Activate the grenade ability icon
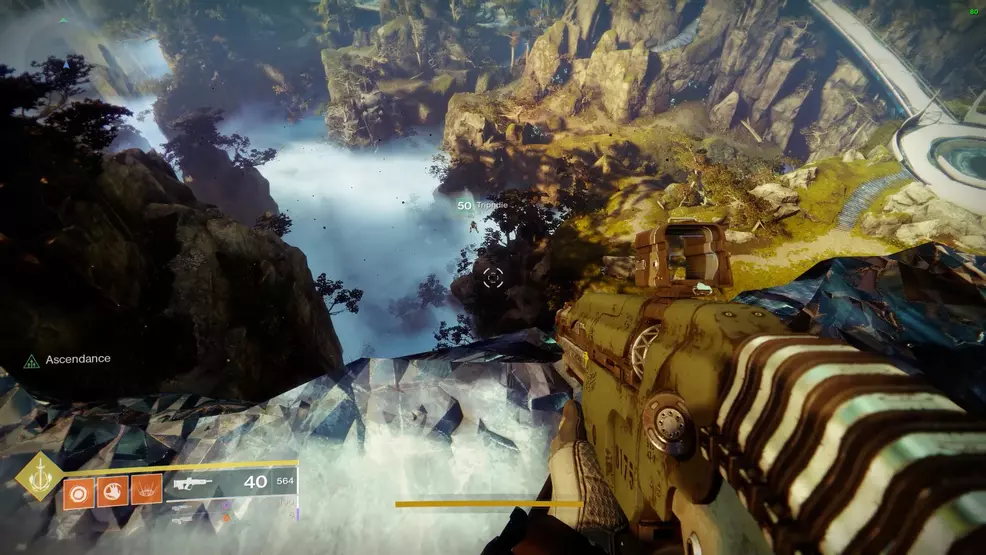Viewport: 986px width, 555px height. [x=80, y=490]
